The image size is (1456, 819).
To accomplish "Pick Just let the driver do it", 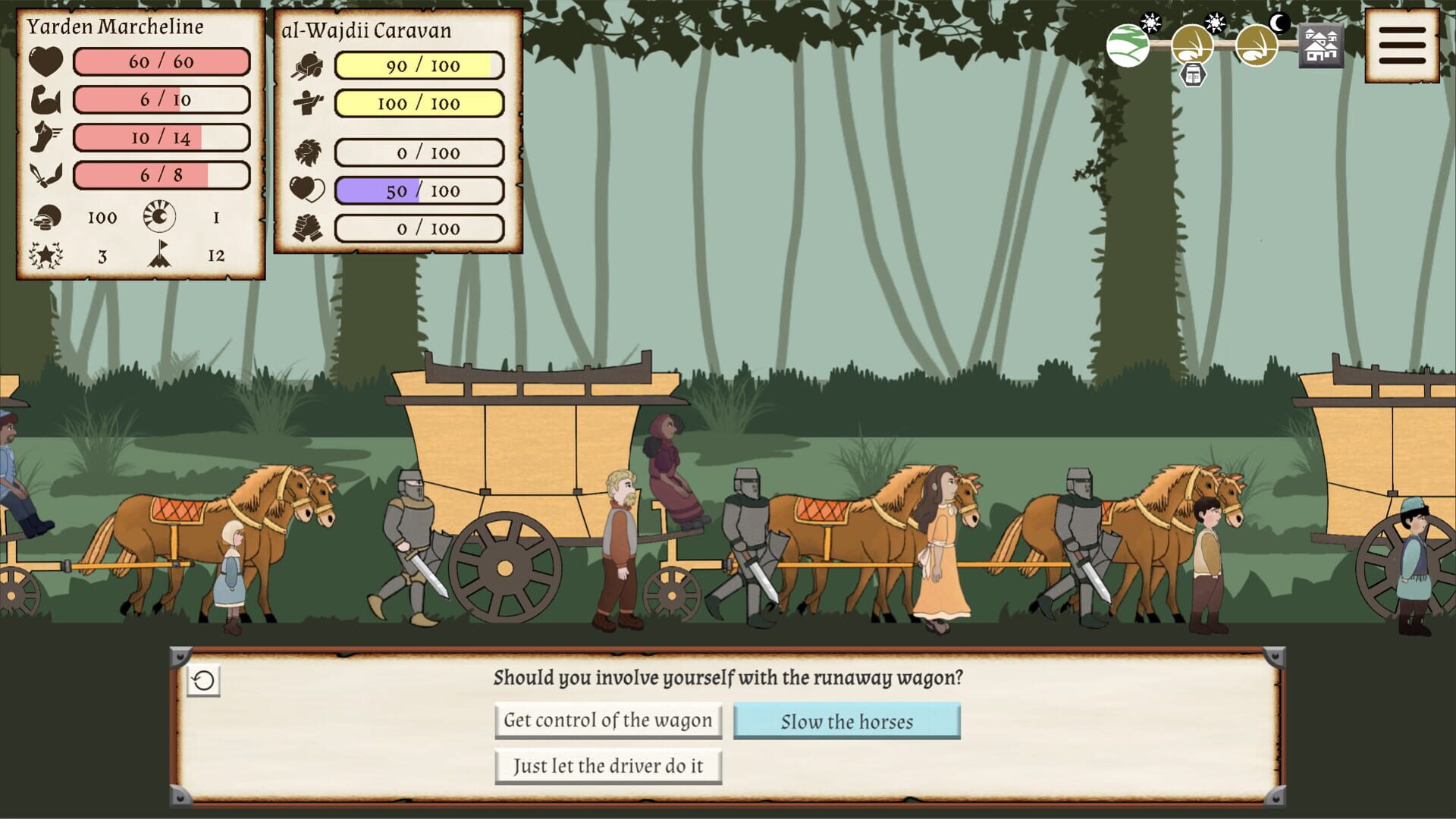I will pos(609,766).
